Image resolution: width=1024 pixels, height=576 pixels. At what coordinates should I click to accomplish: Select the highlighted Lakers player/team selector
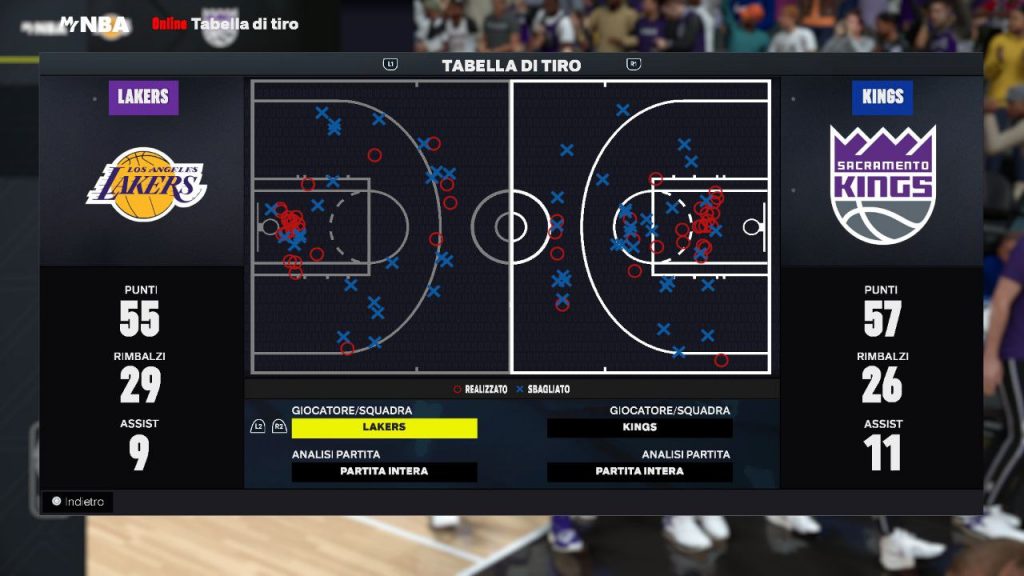pos(384,427)
